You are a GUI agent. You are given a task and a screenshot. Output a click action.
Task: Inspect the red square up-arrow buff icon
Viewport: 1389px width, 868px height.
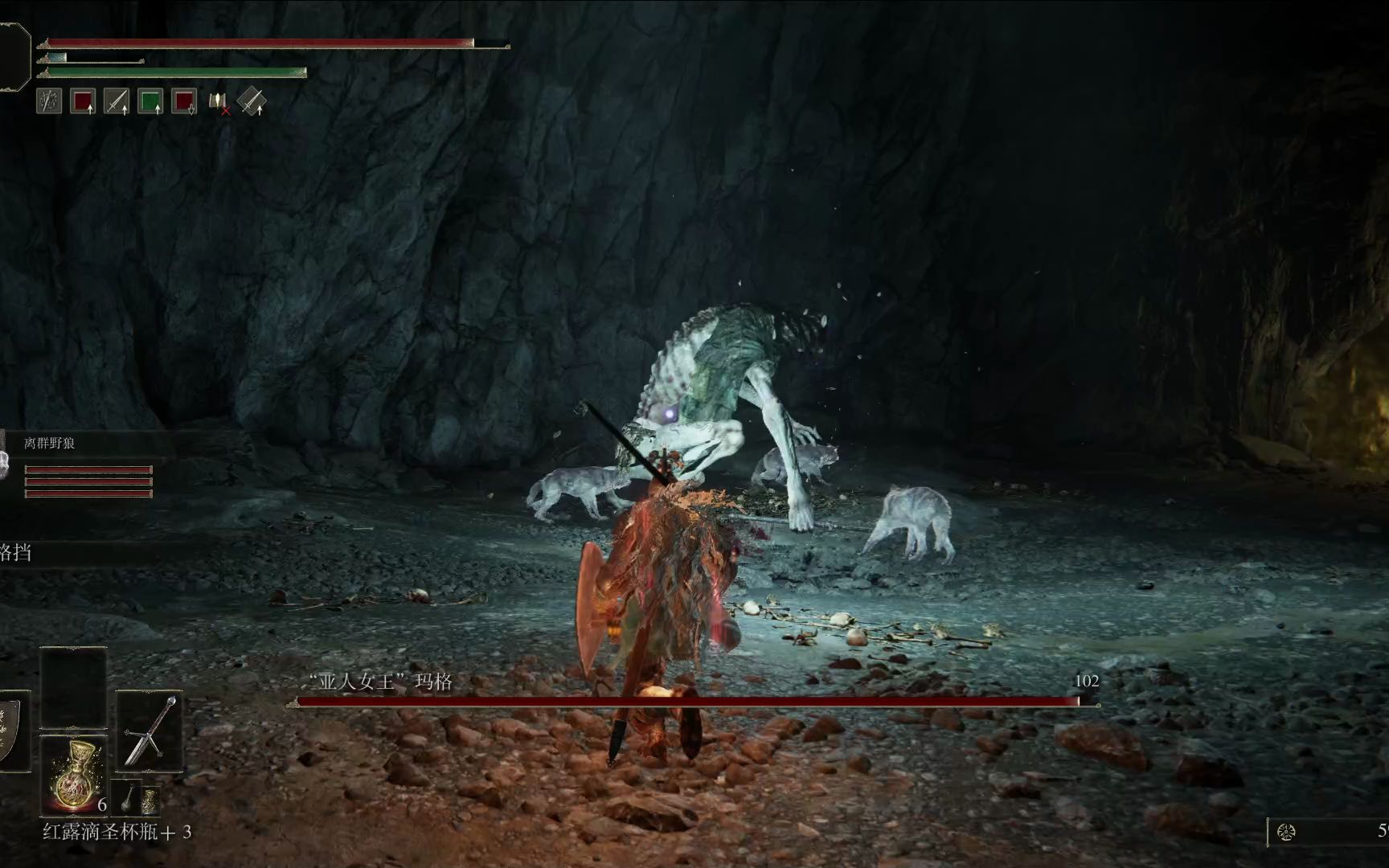click(x=83, y=101)
